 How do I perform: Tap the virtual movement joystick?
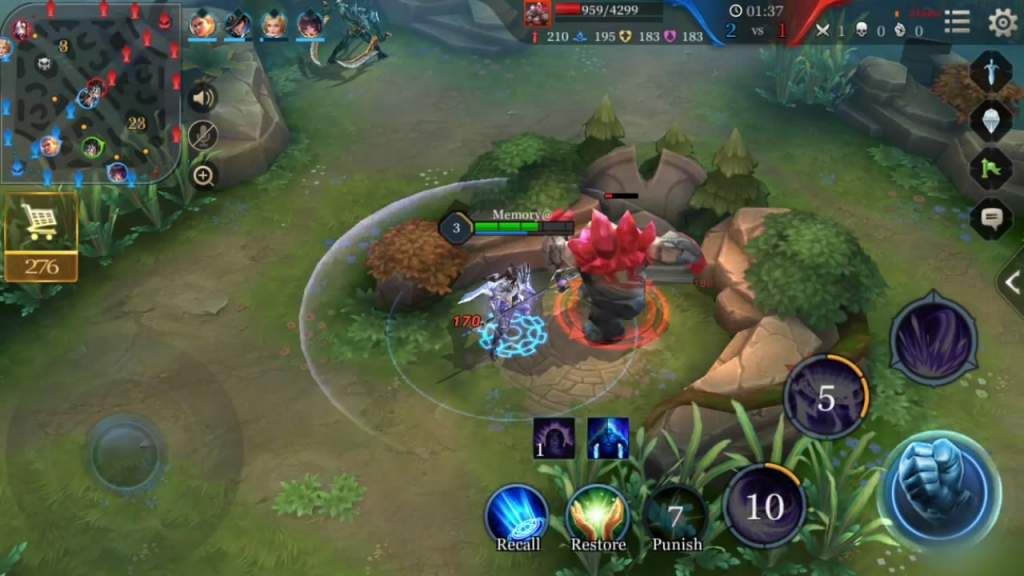(x=125, y=455)
